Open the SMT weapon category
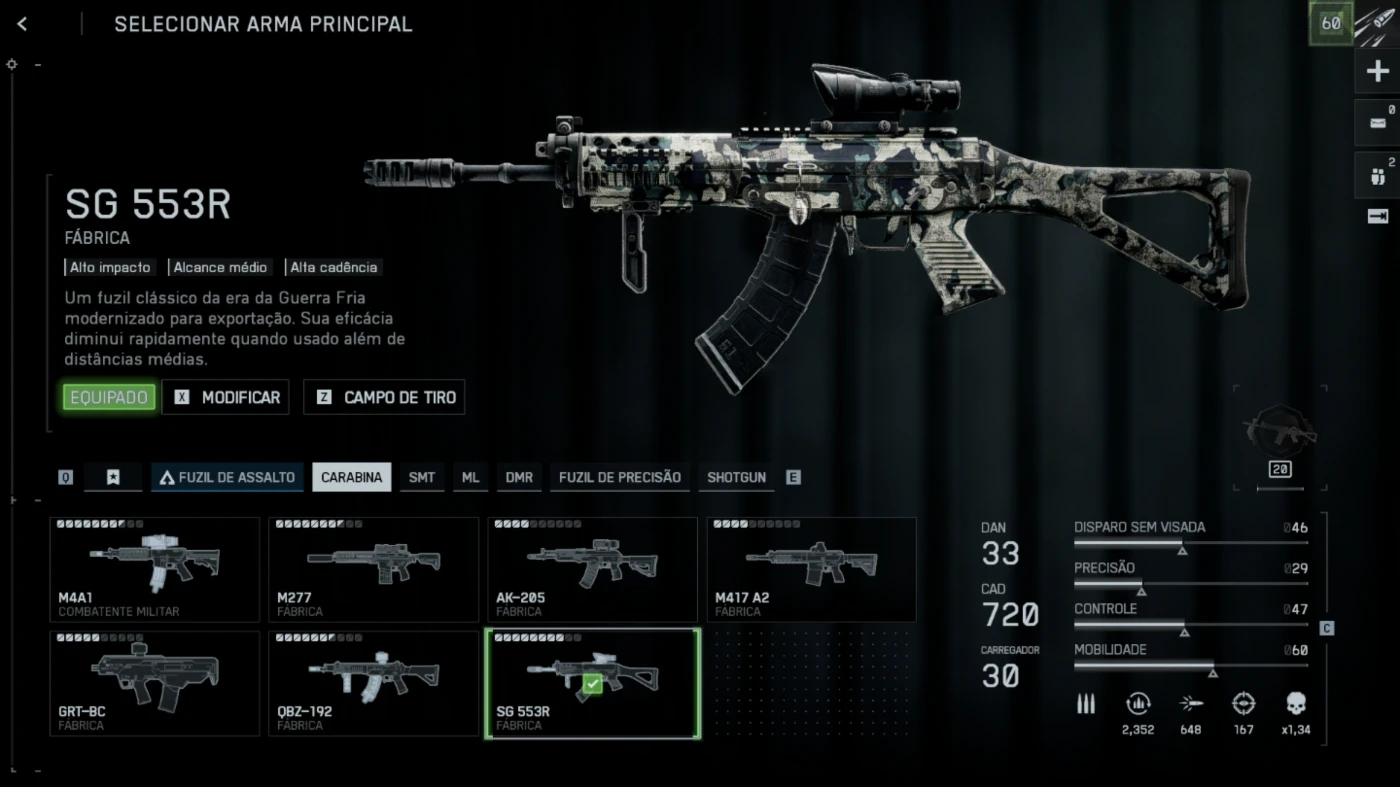Screen dimensions: 1400x787 [x=422, y=477]
